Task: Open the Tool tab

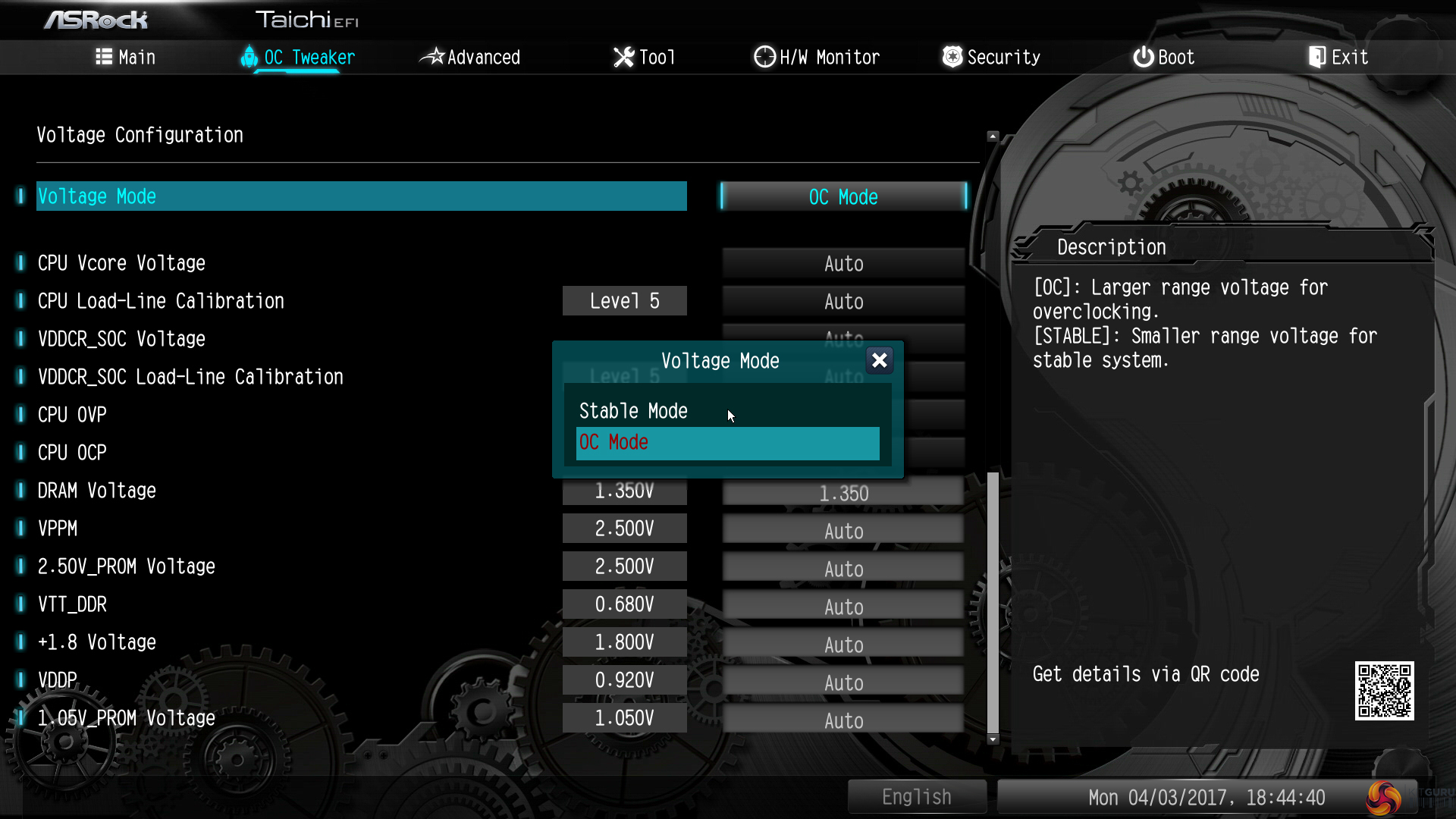Action: (644, 58)
